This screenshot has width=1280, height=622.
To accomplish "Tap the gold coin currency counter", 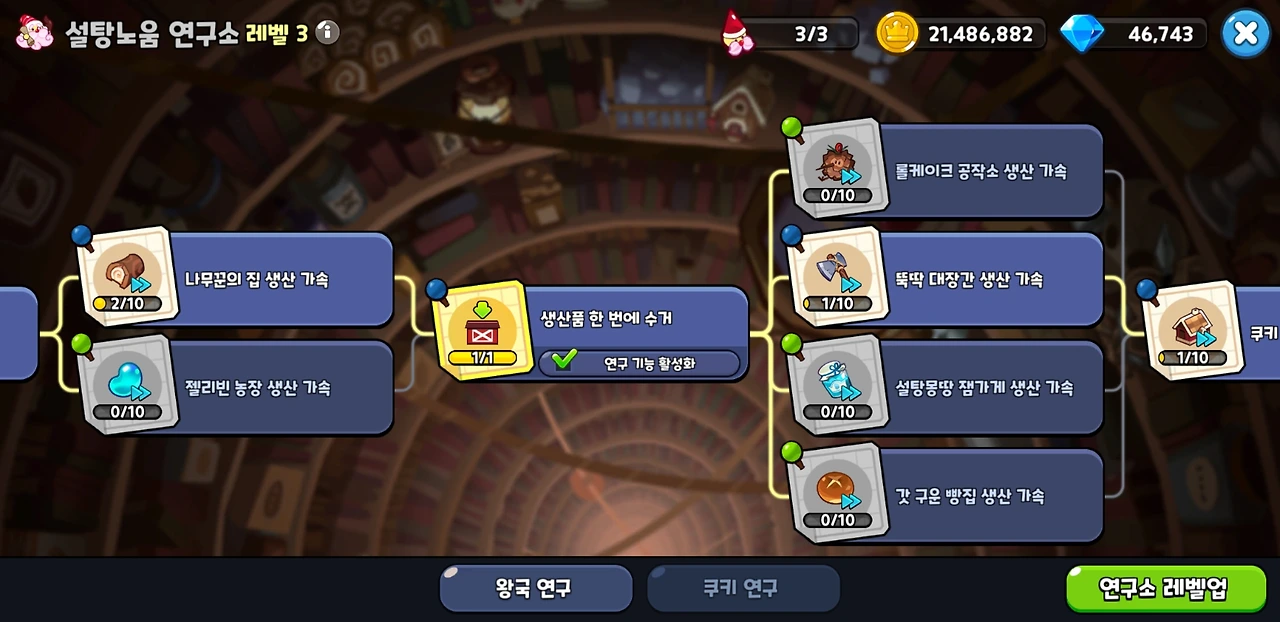I will point(962,34).
